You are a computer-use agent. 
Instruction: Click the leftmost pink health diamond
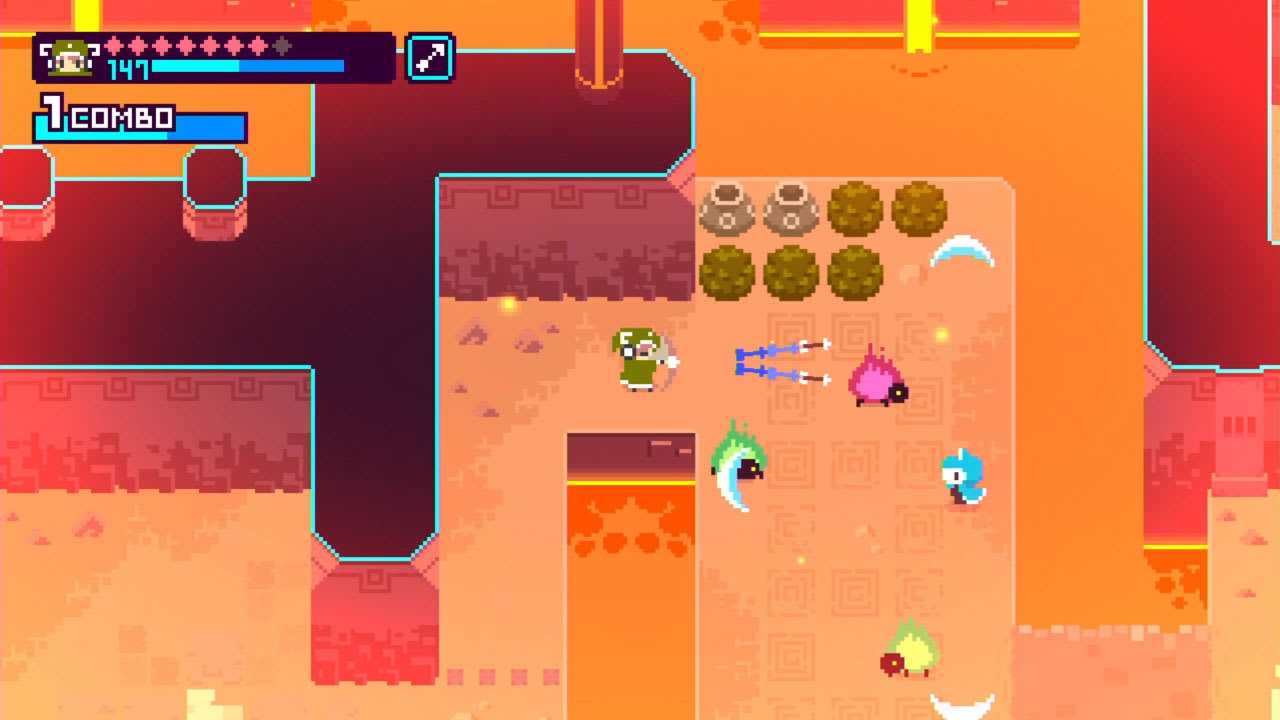tap(113, 46)
